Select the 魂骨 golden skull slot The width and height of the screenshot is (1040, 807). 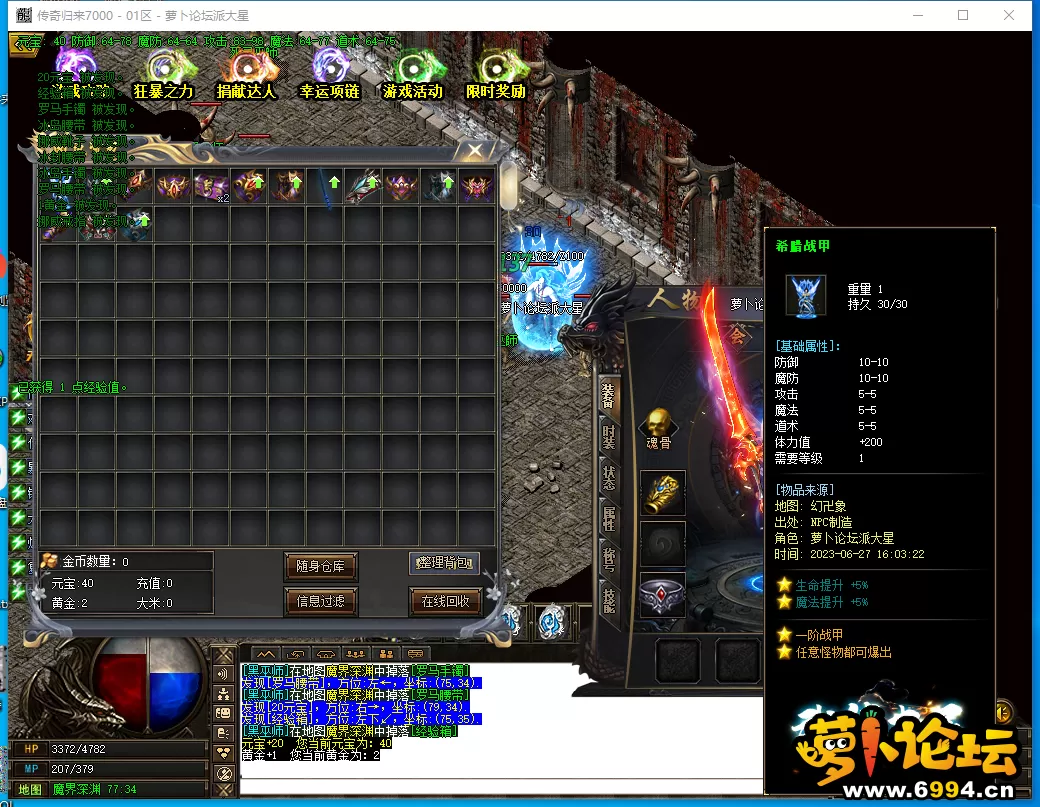[x=658, y=425]
